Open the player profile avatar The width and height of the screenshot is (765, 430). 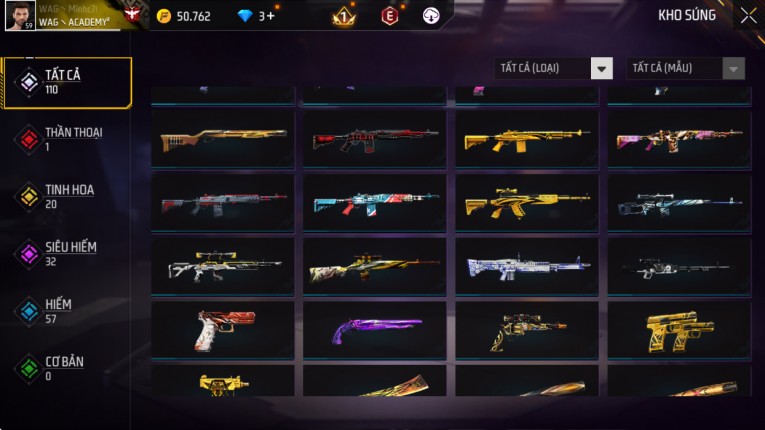pos(20,15)
